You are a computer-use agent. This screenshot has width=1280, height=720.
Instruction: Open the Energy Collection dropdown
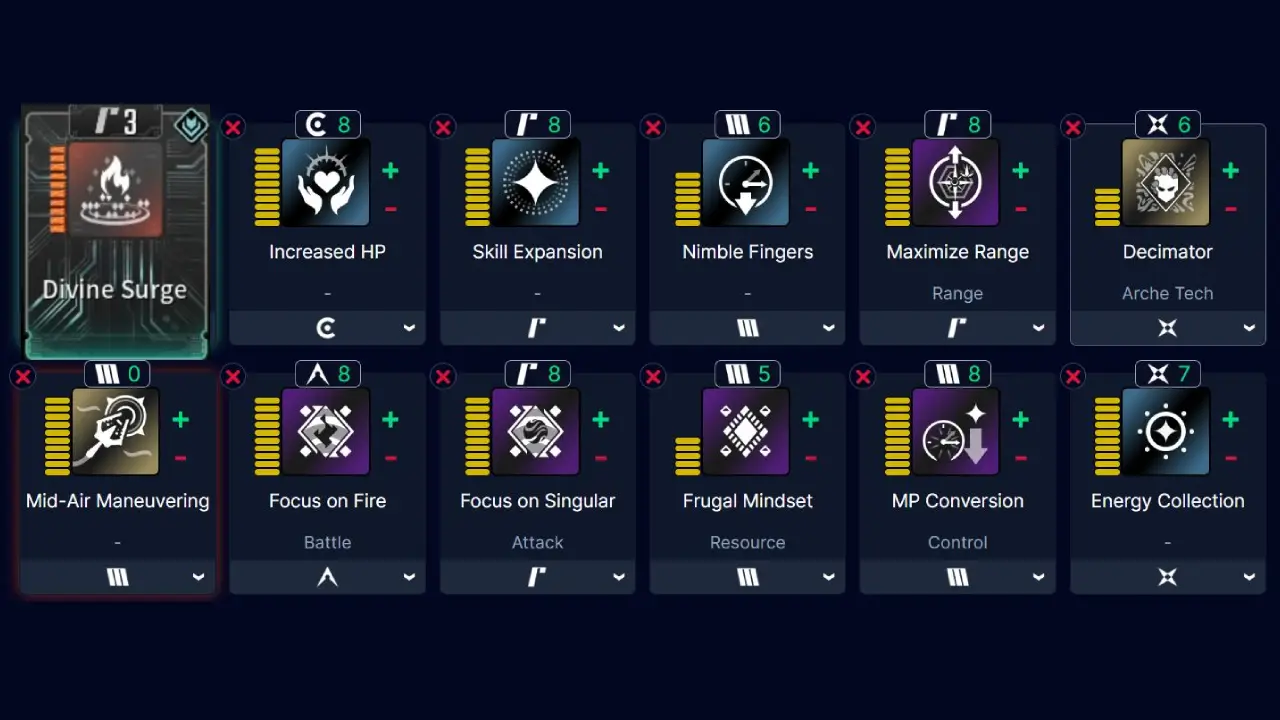point(1167,576)
